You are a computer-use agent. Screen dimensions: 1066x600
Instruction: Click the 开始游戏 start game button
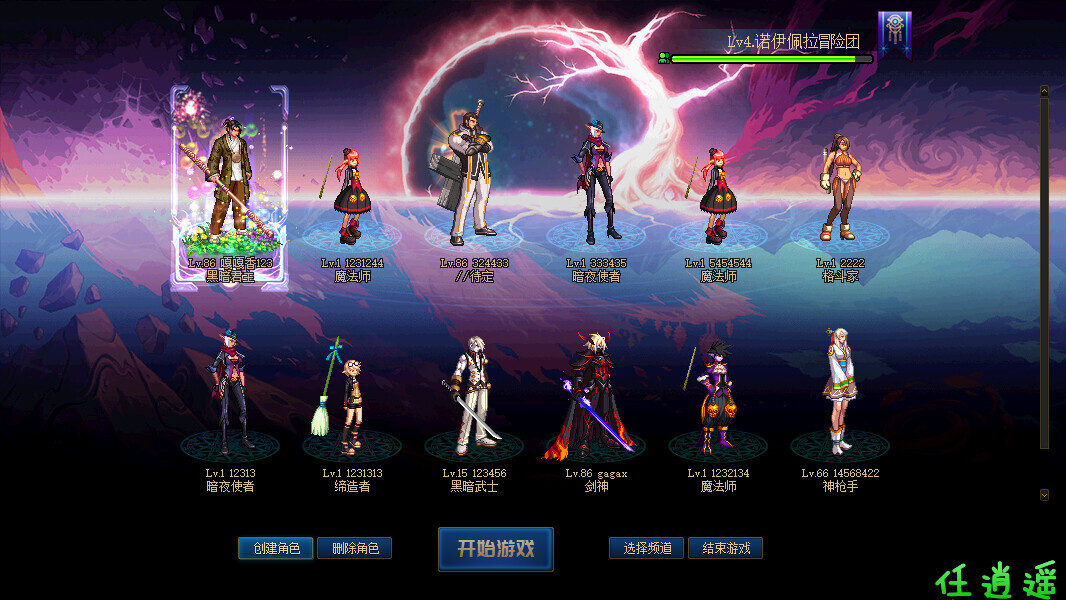tap(495, 549)
